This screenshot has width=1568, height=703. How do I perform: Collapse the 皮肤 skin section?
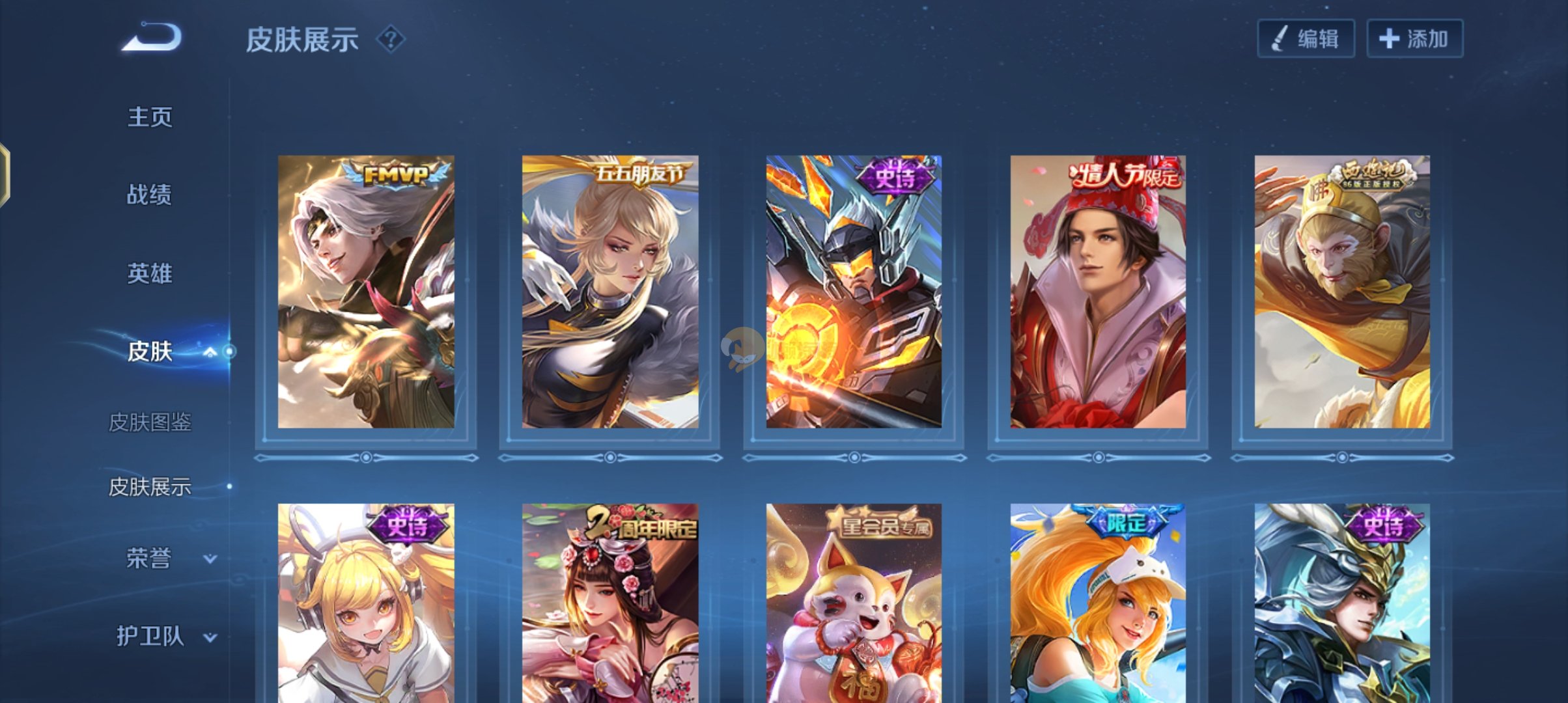tap(210, 352)
